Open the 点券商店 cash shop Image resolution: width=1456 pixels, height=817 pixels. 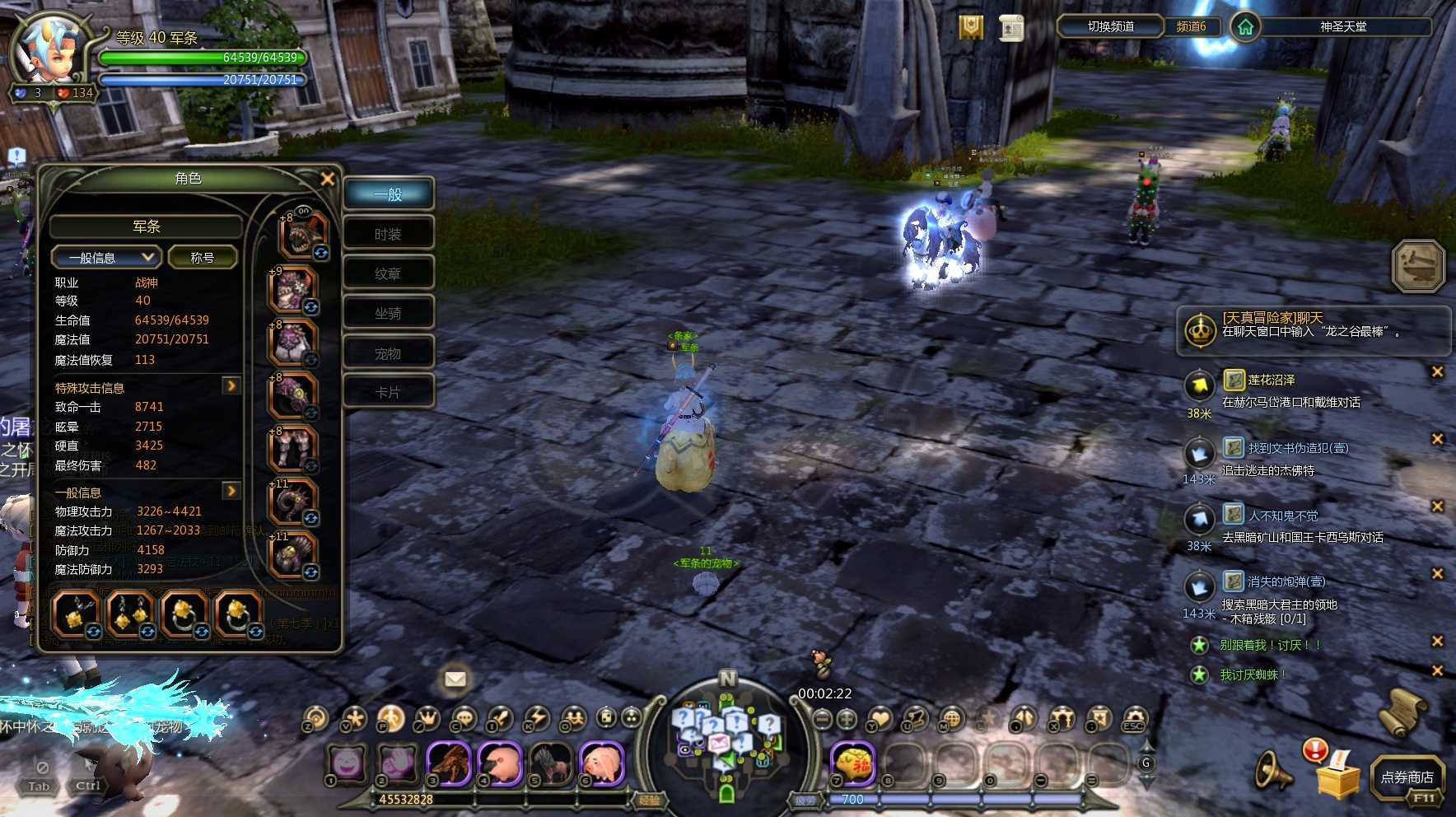1407,777
